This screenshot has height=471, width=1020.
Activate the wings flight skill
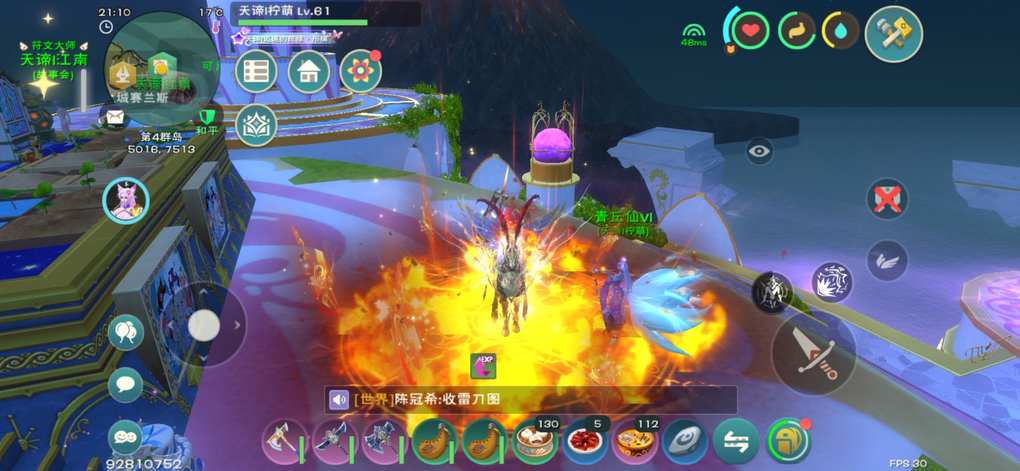[x=887, y=260]
